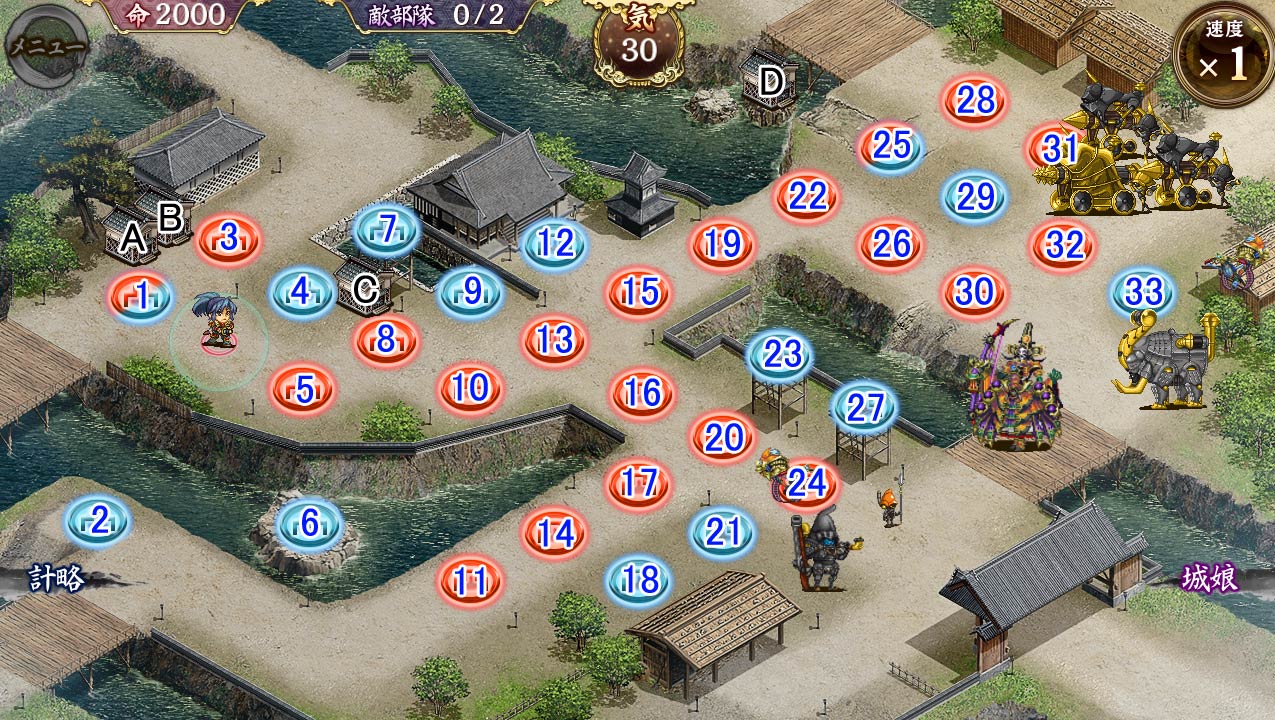Select red deployment tile number 10
1275x720 pixels.
point(470,388)
